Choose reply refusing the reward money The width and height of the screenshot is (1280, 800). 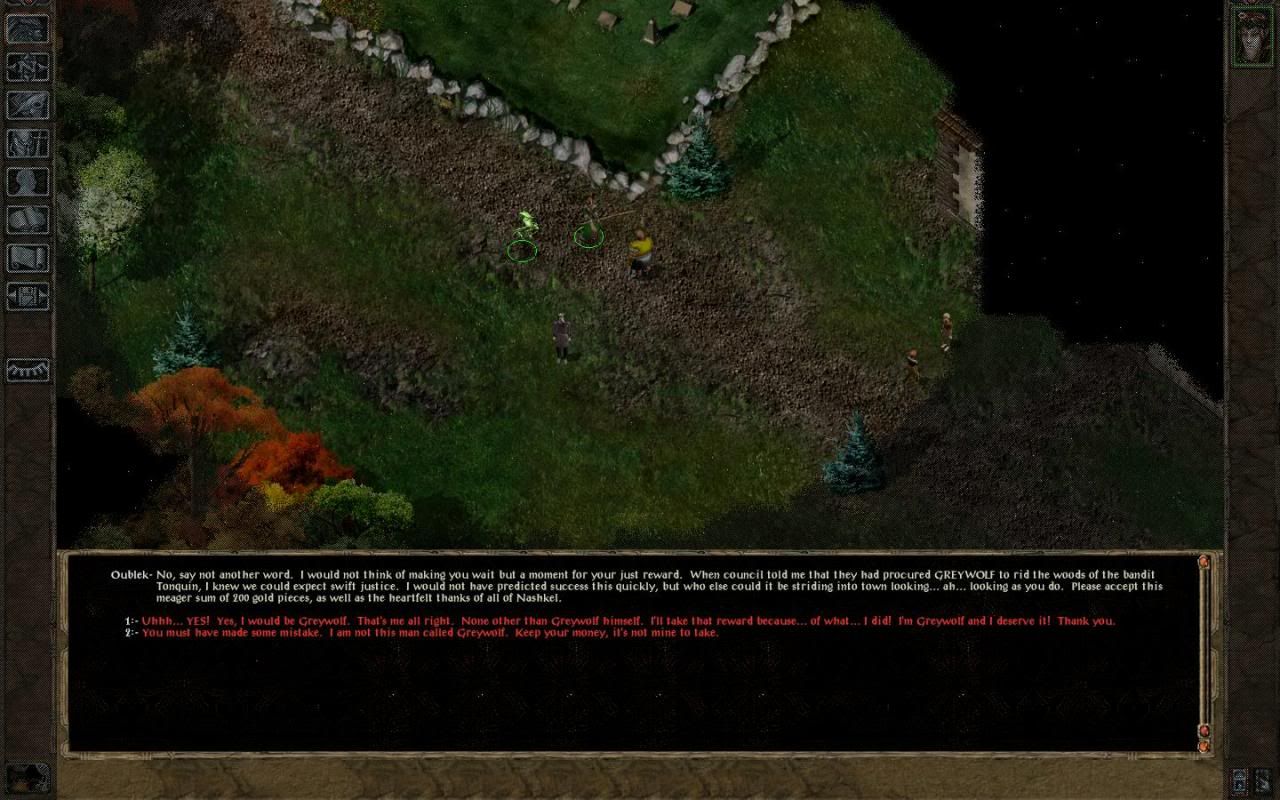[x=430, y=633]
